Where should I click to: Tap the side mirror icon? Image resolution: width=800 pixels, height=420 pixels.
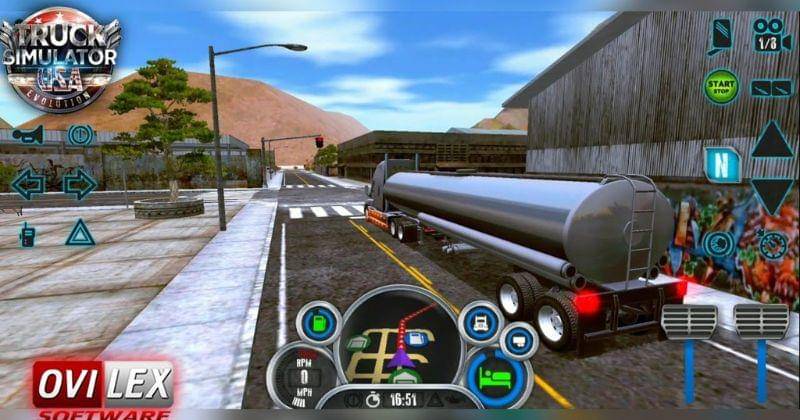[720, 37]
